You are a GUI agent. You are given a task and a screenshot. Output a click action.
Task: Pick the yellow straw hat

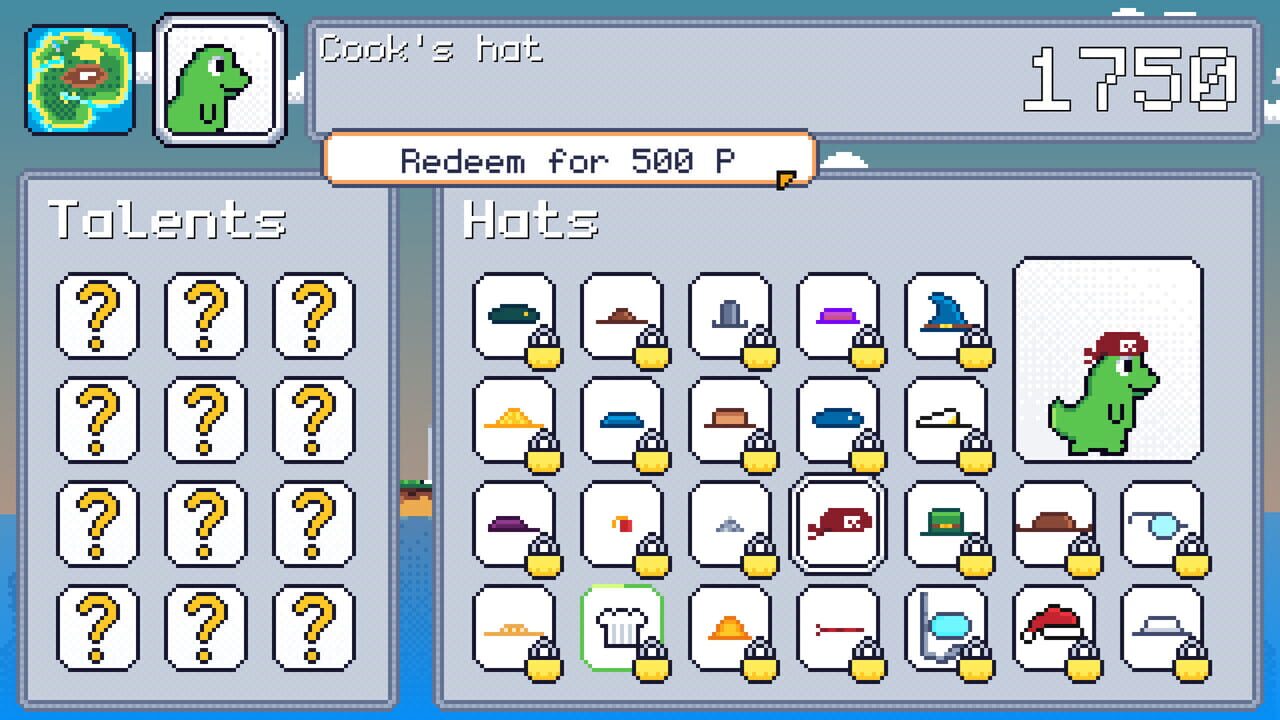513,419
